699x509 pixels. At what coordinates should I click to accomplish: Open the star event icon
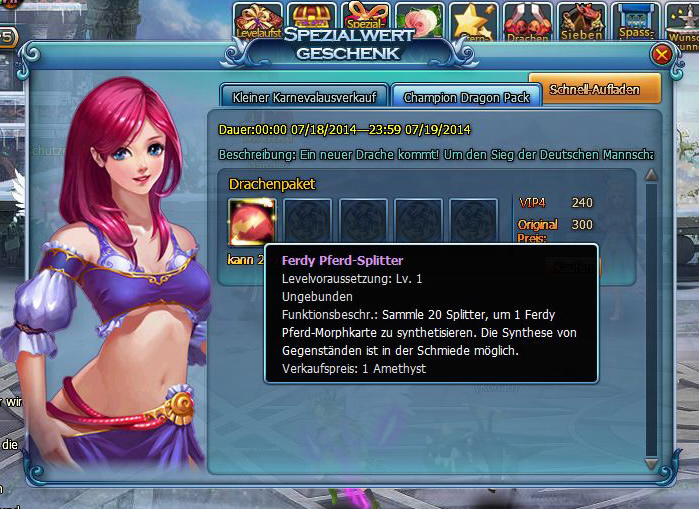[473, 20]
